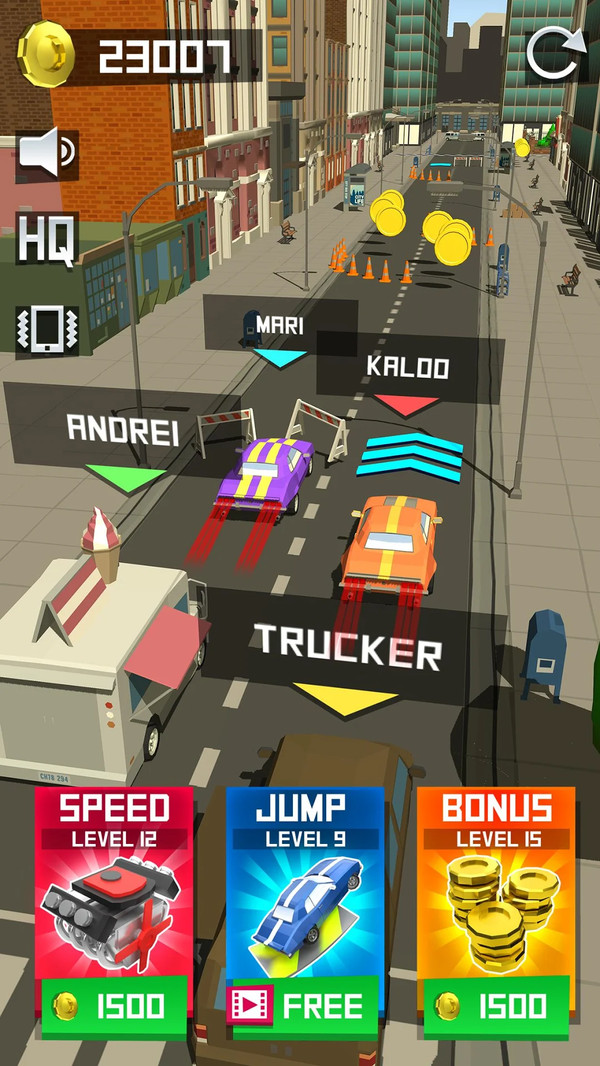
Task: Toggle the HQ graphics quality setting
Action: tap(46, 239)
